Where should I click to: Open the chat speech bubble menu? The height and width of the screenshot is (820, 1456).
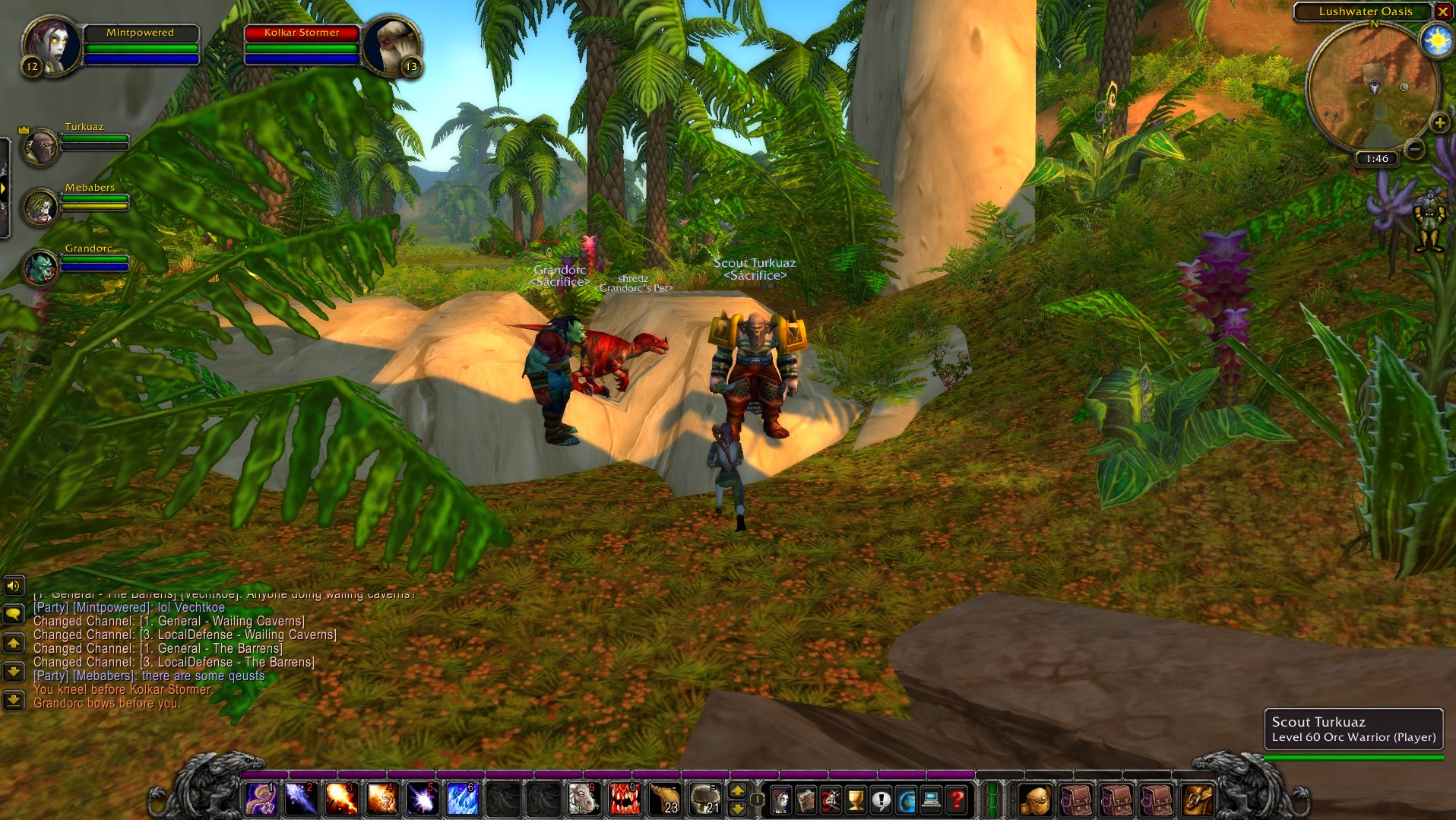[14, 614]
